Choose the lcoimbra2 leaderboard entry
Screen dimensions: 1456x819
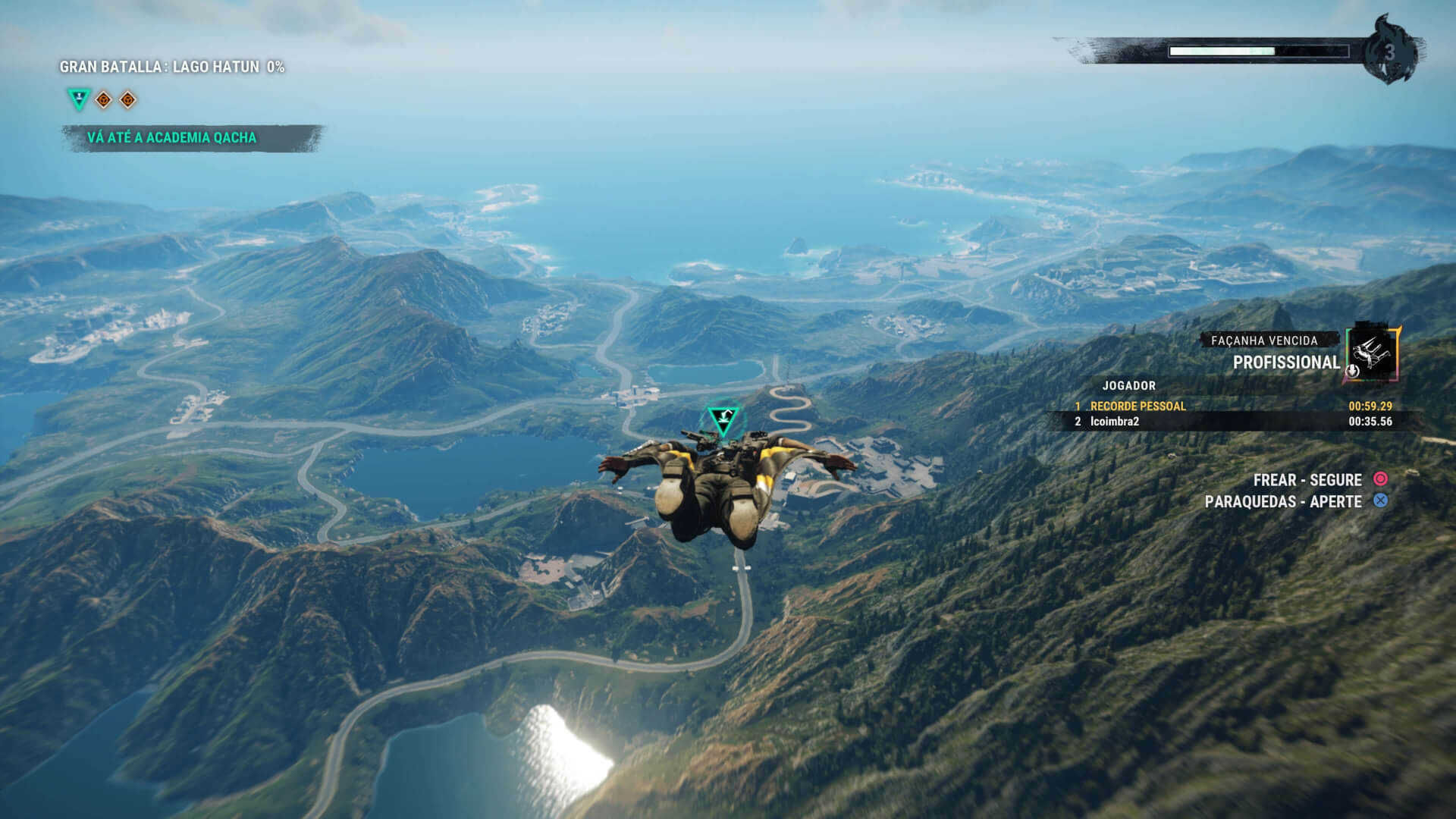point(1232,422)
